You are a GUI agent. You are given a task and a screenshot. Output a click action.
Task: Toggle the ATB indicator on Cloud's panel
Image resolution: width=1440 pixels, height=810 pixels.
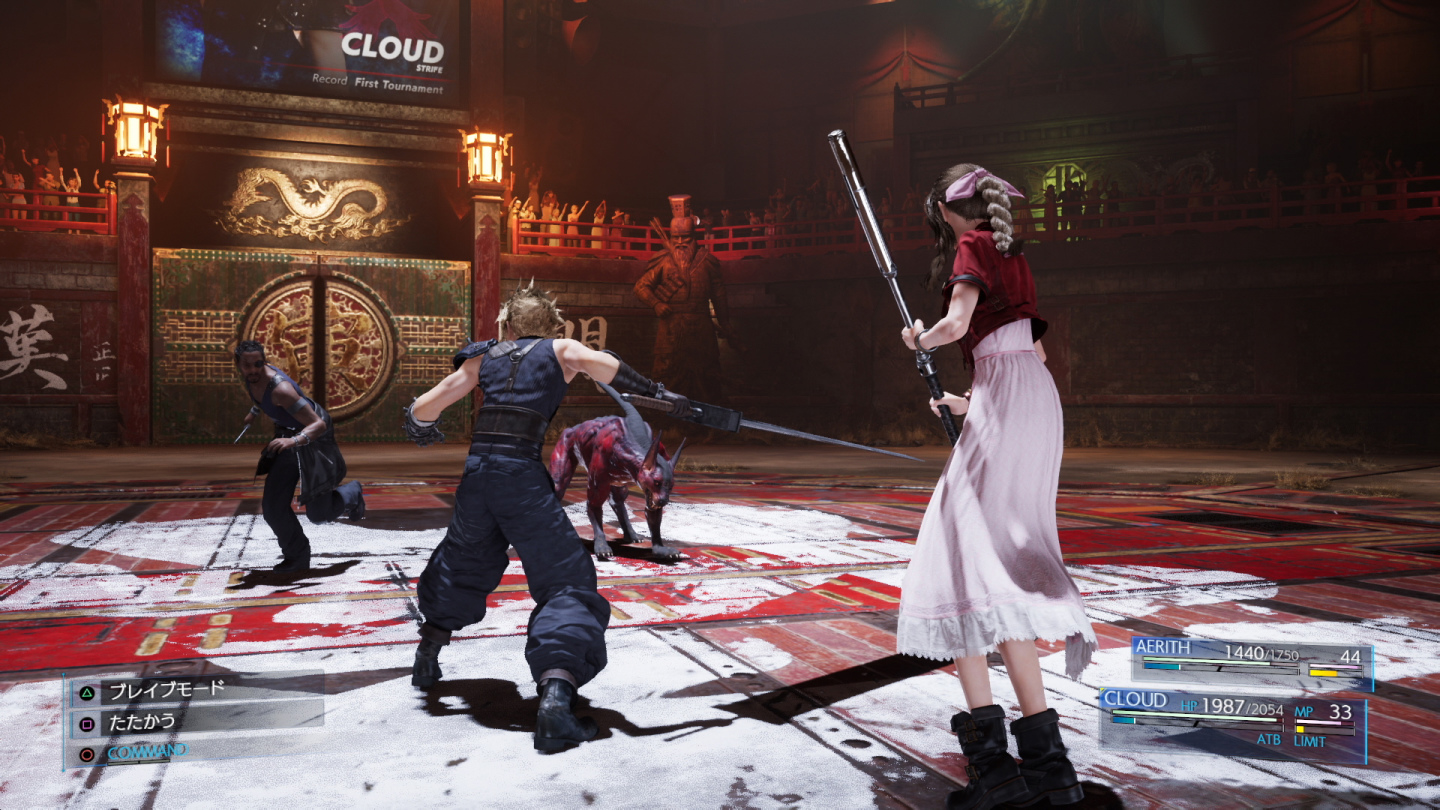1270,738
